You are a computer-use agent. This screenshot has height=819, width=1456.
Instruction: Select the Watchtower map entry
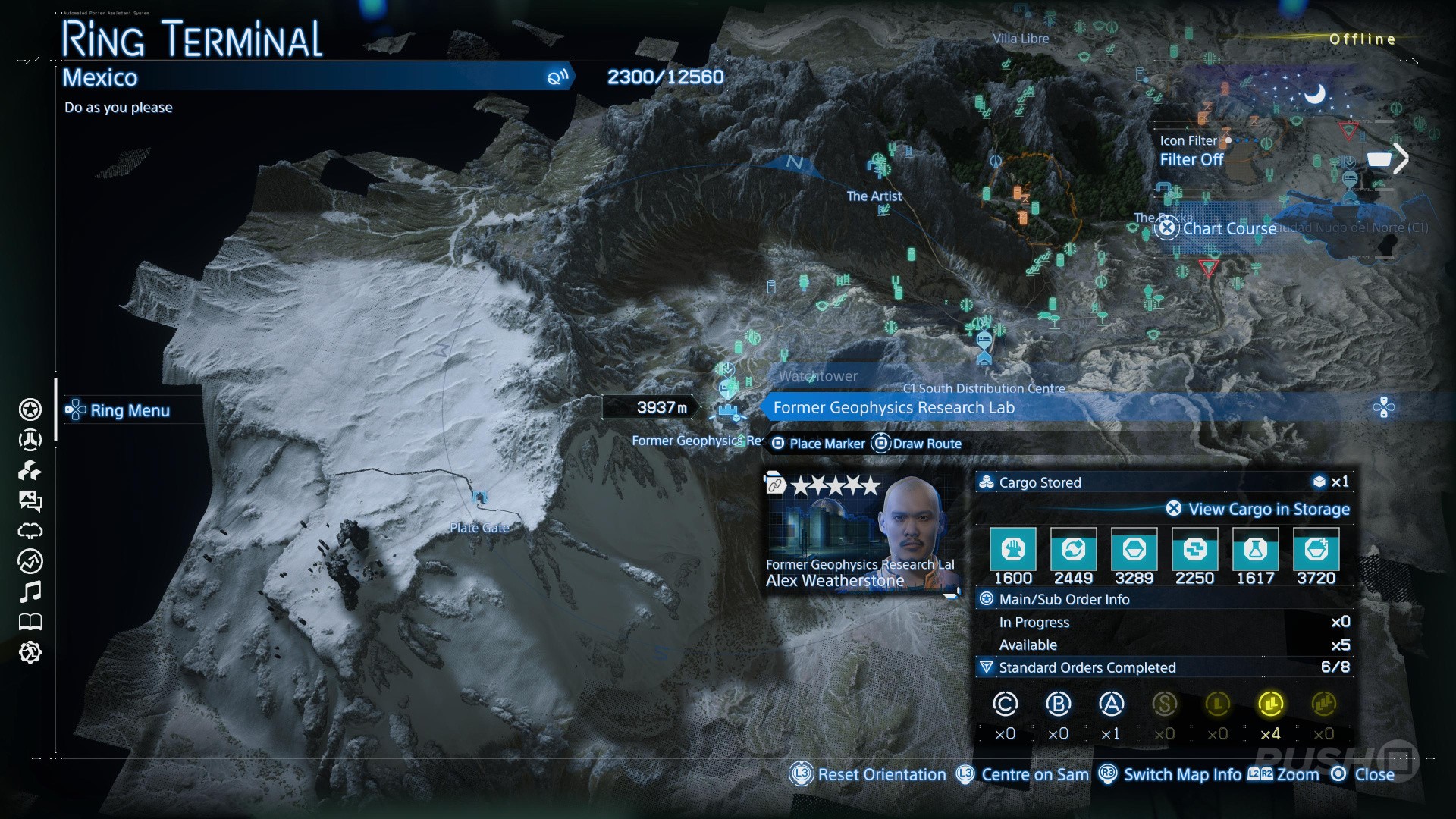click(817, 376)
